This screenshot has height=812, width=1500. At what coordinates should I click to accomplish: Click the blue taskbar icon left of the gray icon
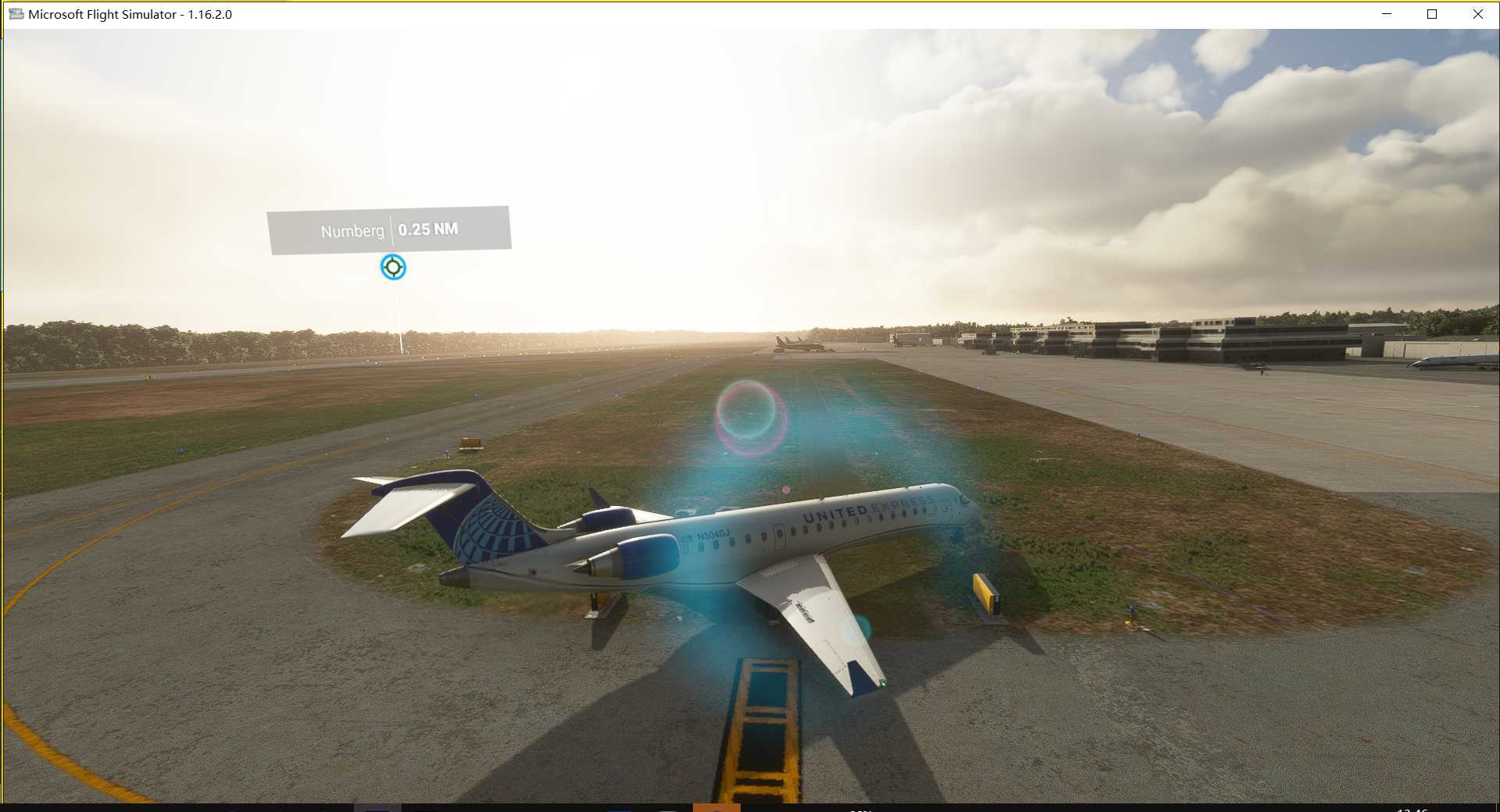619,808
